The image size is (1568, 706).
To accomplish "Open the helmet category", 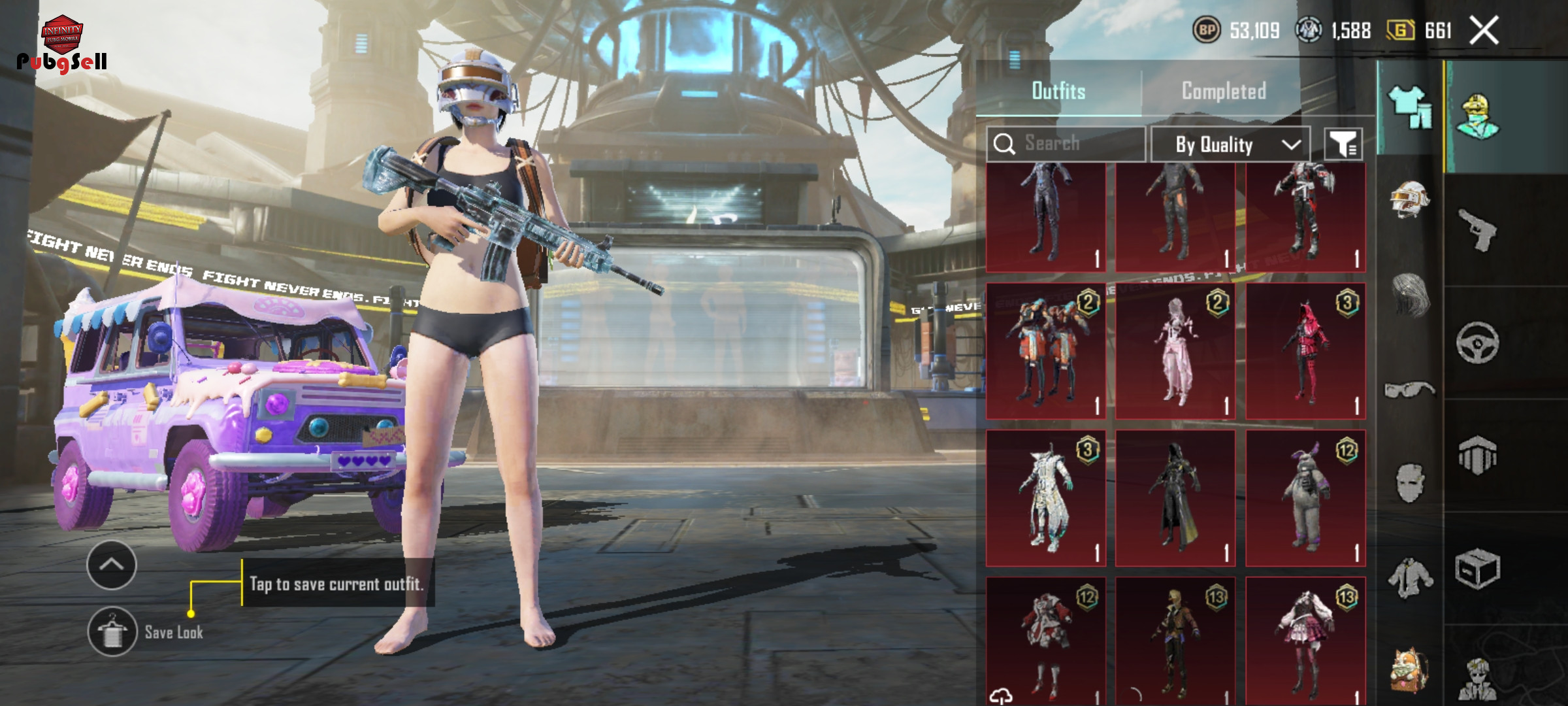I will [1410, 199].
